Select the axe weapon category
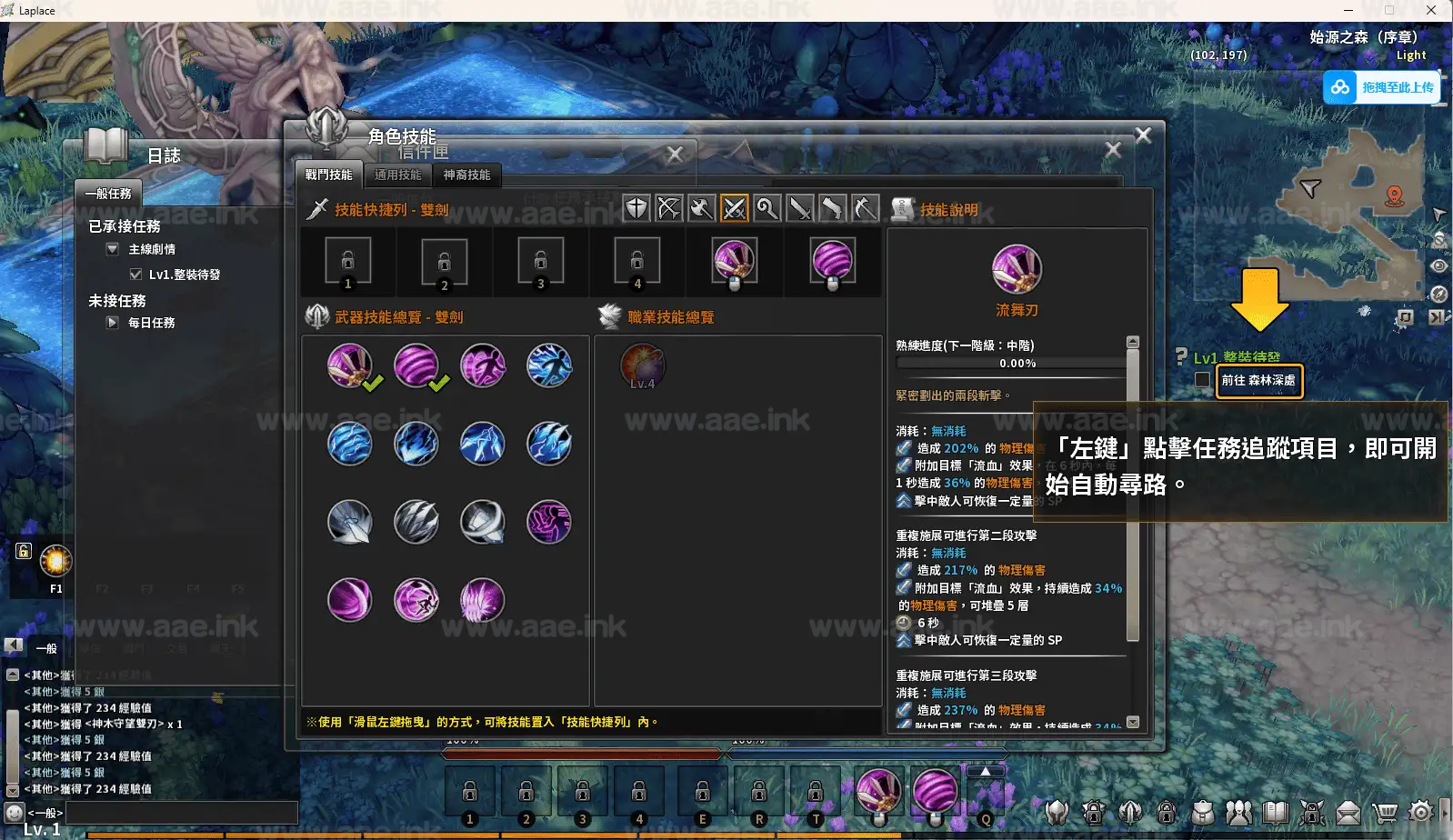 [702, 208]
